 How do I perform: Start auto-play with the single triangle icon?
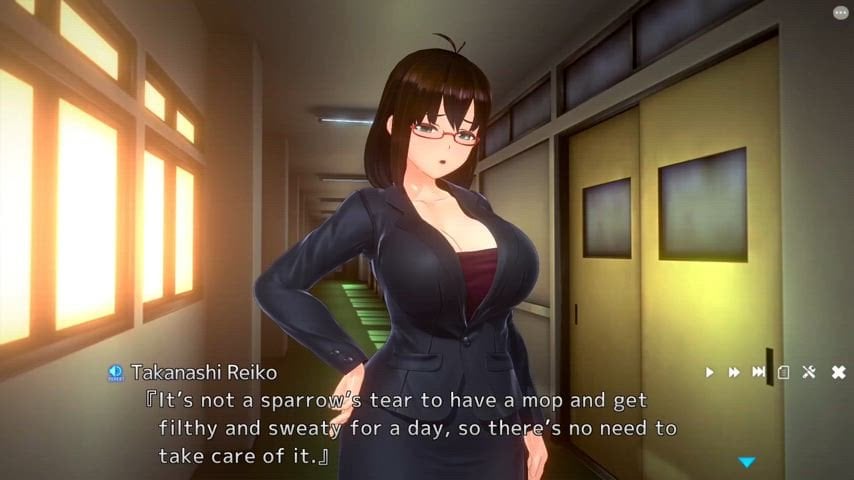tap(710, 372)
